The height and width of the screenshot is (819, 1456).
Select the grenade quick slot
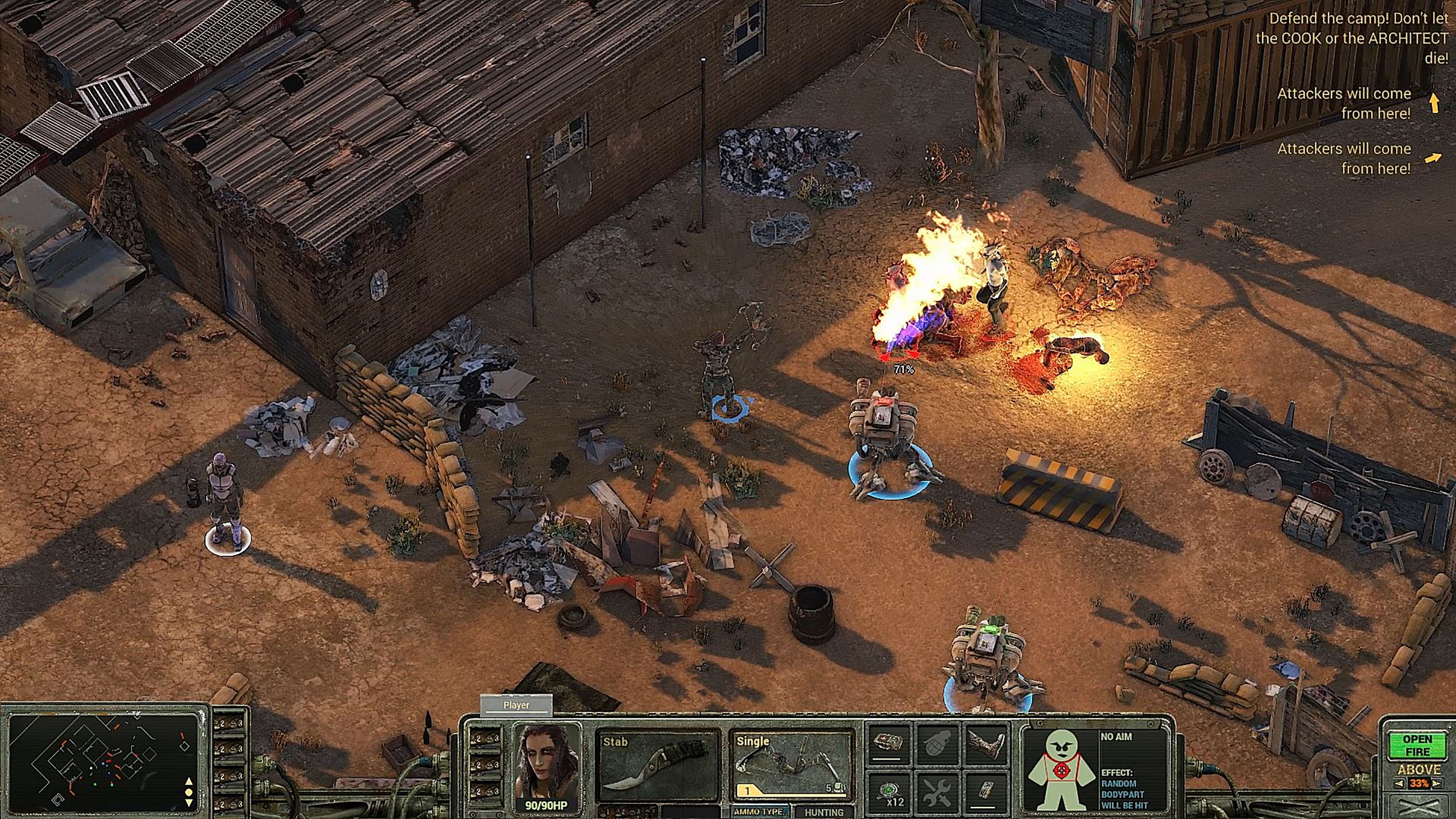(936, 744)
